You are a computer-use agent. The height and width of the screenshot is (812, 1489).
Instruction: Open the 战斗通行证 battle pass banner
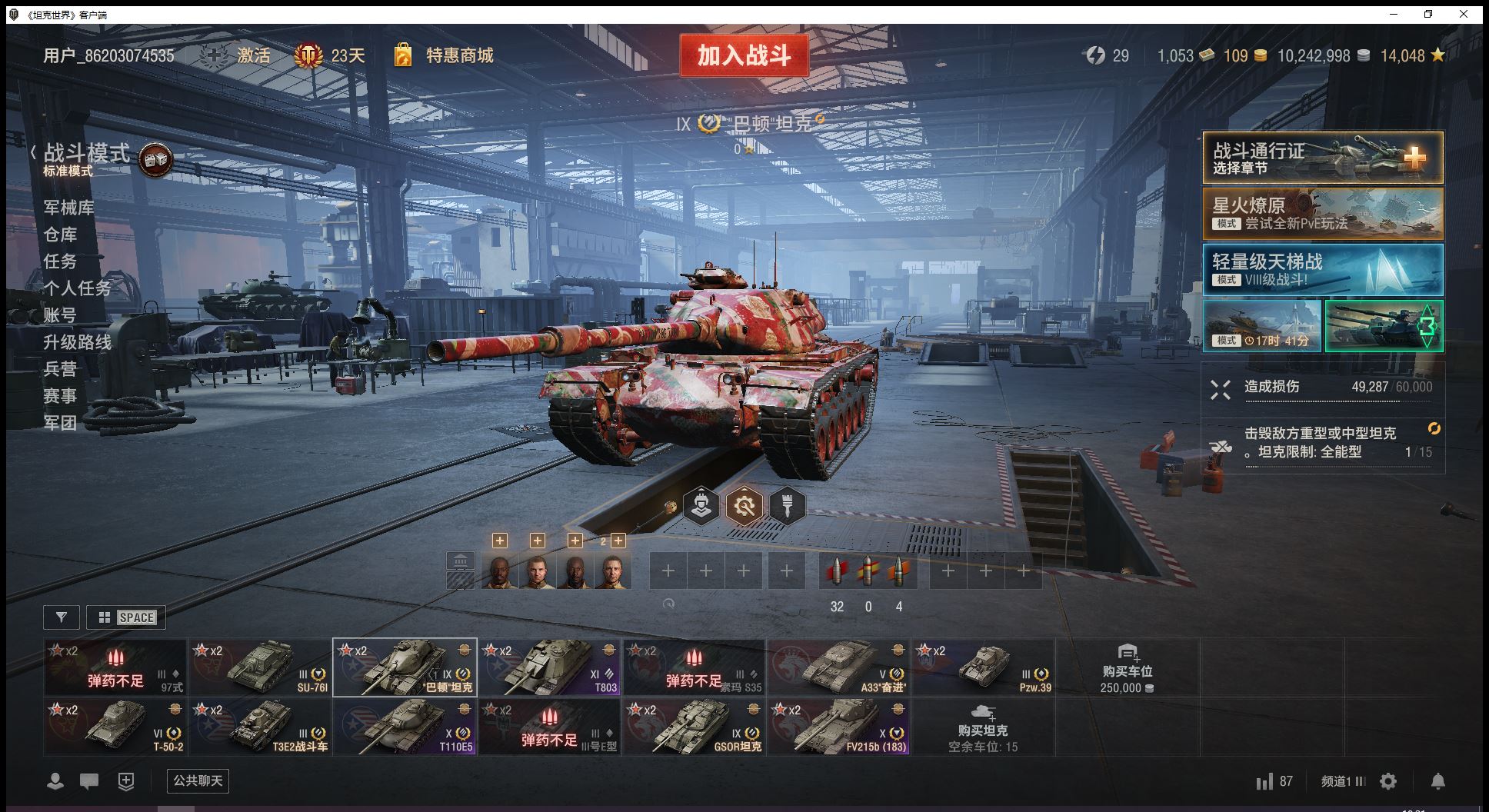click(1322, 158)
